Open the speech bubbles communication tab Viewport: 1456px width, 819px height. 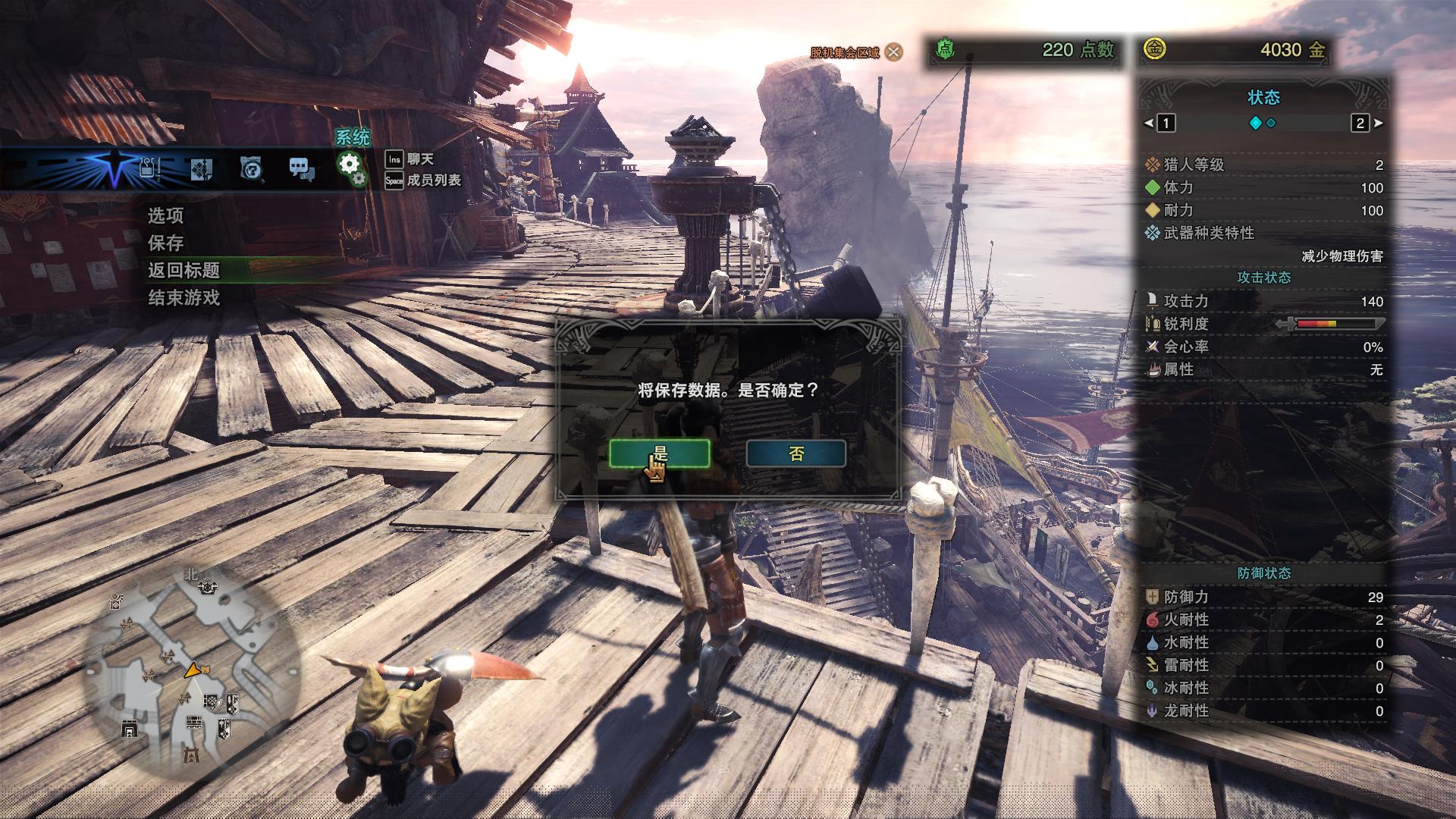(x=302, y=168)
